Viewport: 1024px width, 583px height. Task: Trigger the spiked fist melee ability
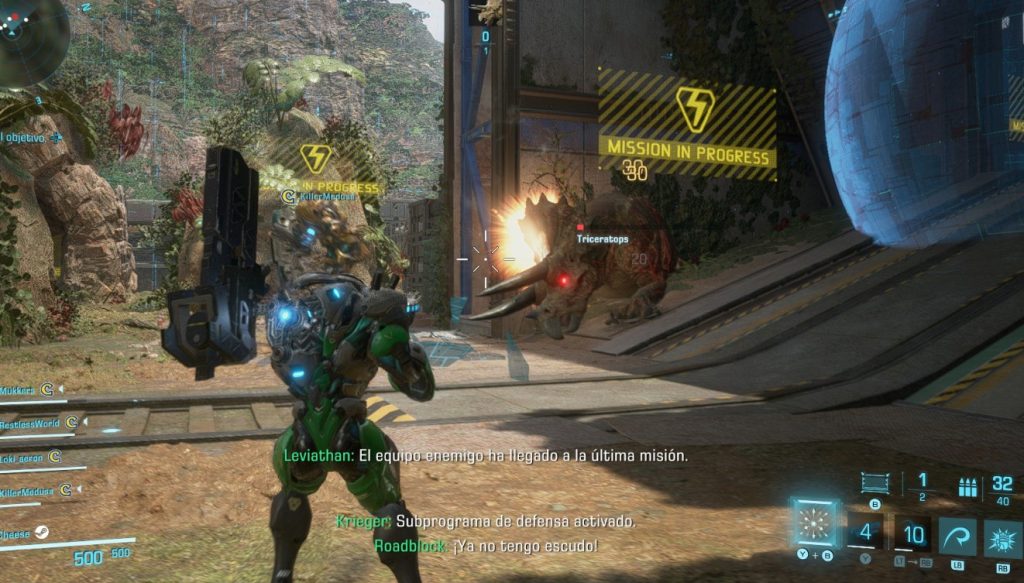(x=1002, y=538)
